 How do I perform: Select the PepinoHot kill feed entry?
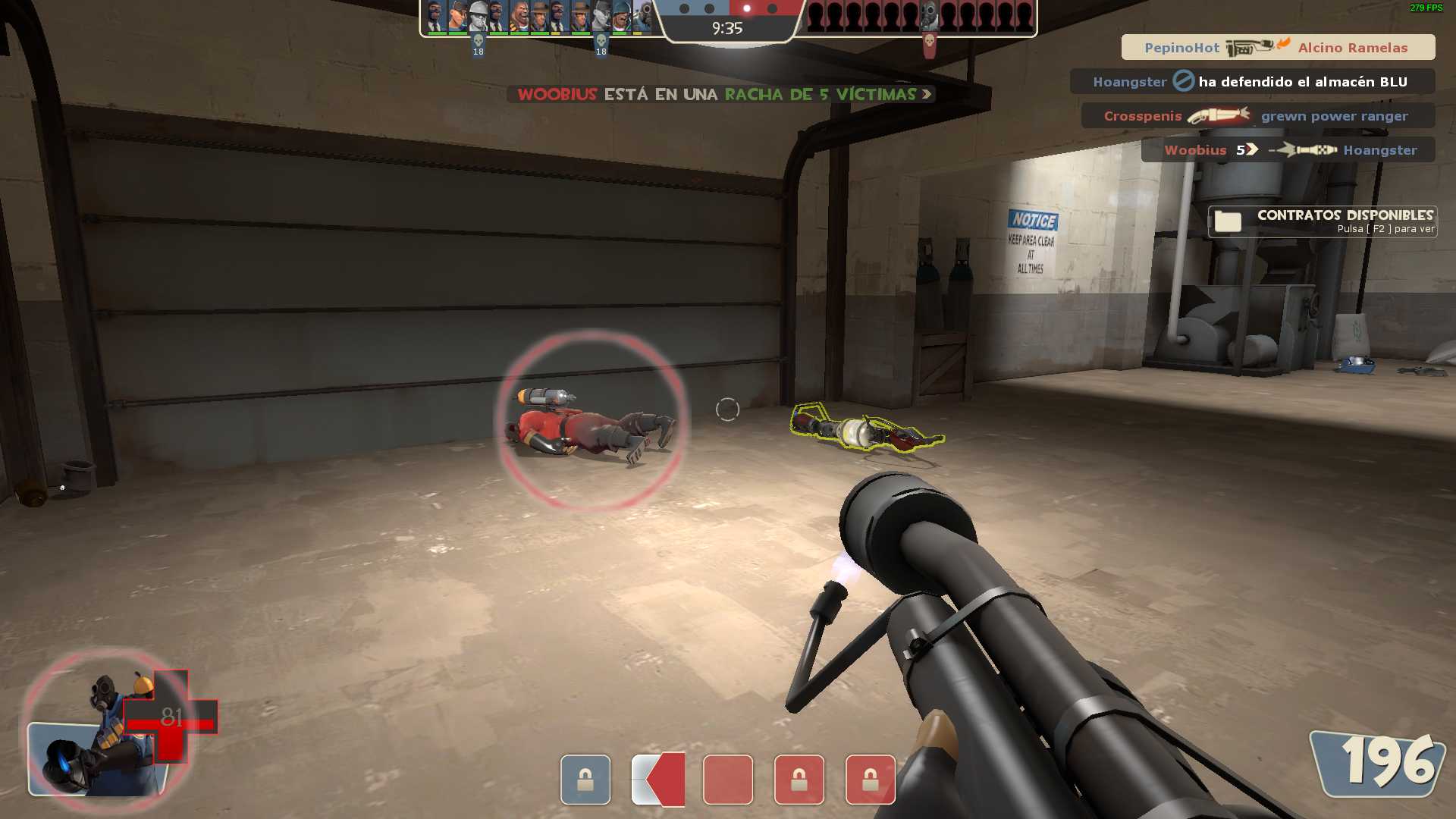pyautogui.click(x=1278, y=47)
